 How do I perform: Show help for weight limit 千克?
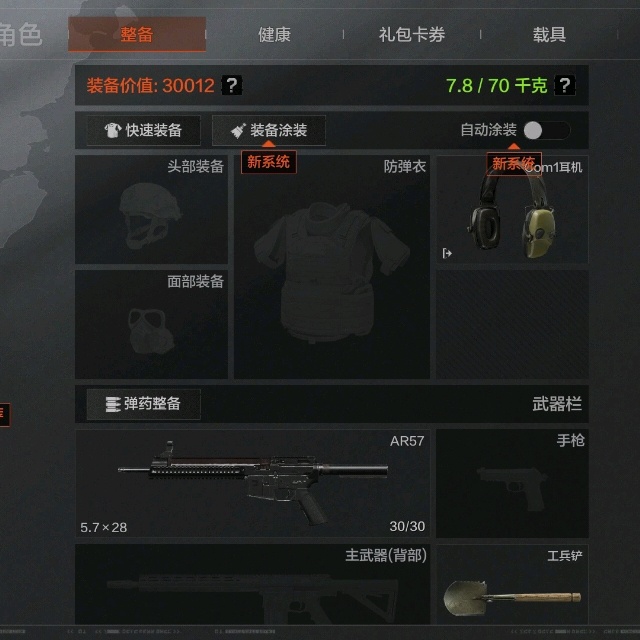click(x=564, y=86)
